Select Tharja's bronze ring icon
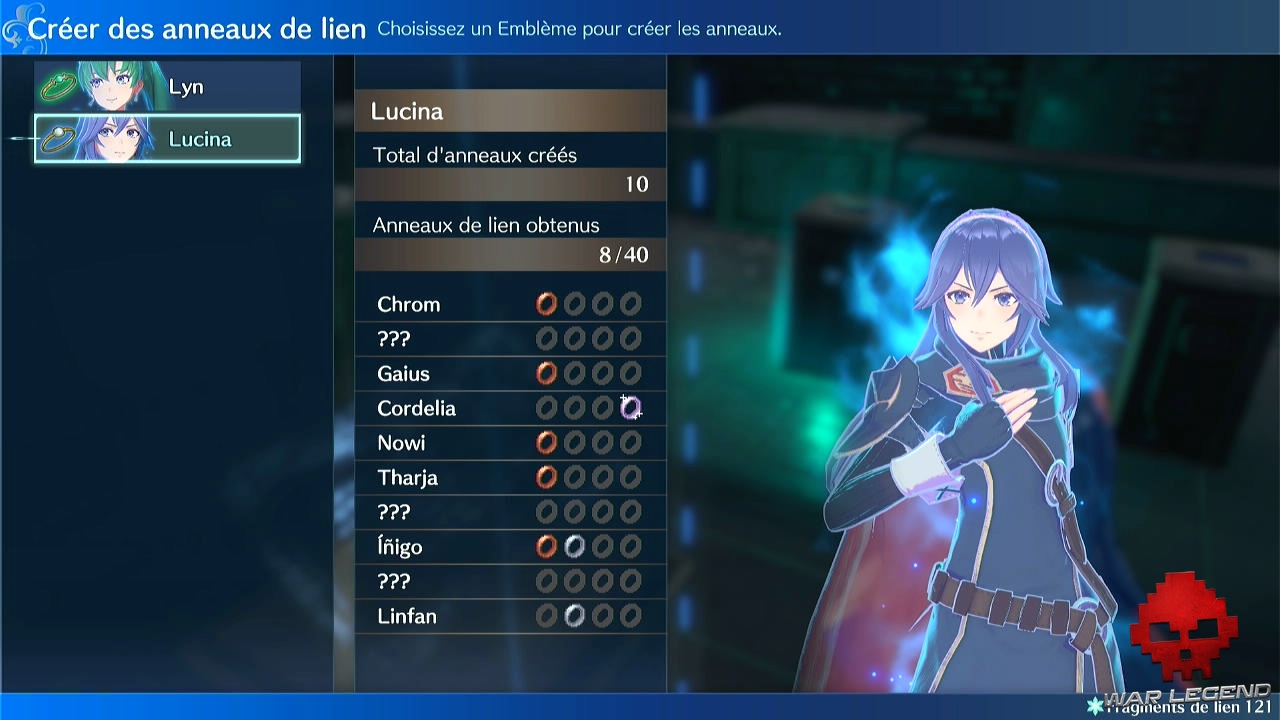Screen dimensions: 1280x720 tap(546, 477)
